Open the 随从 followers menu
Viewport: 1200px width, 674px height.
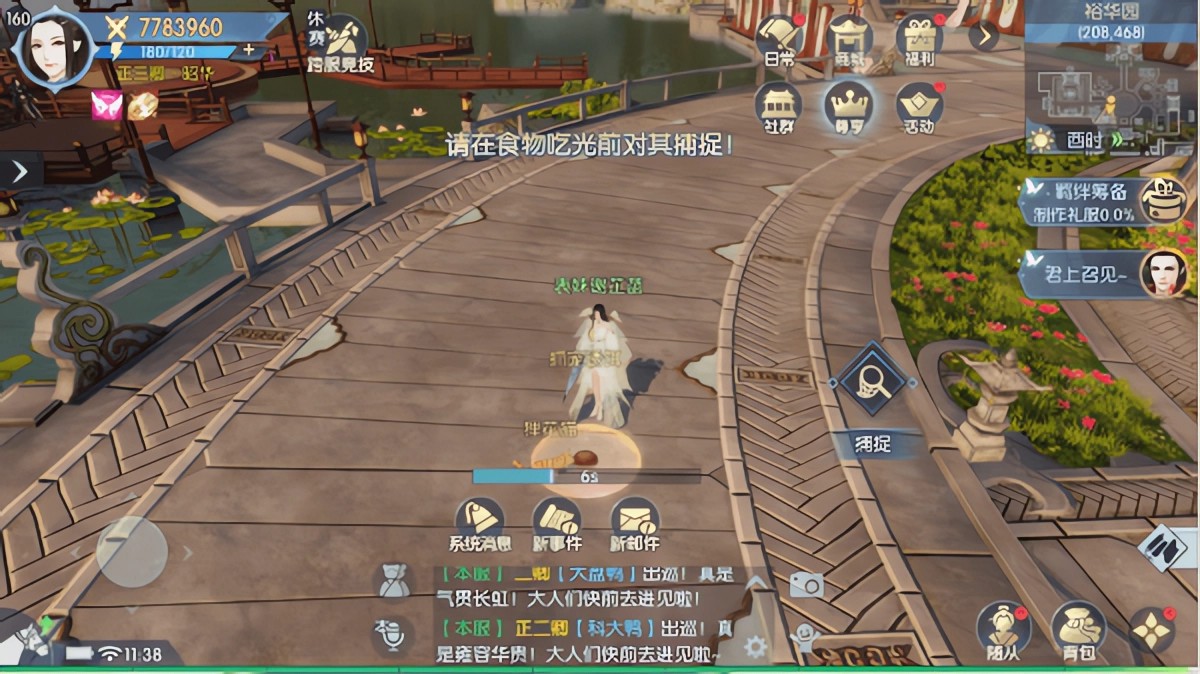tap(1002, 627)
